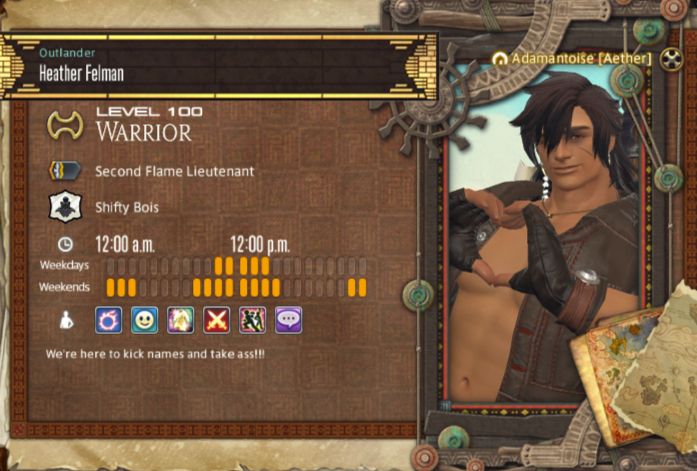Screen dimensions: 697x471
Task: Click the blue flaming ring playstyle icon
Action: [x=109, y=320]
